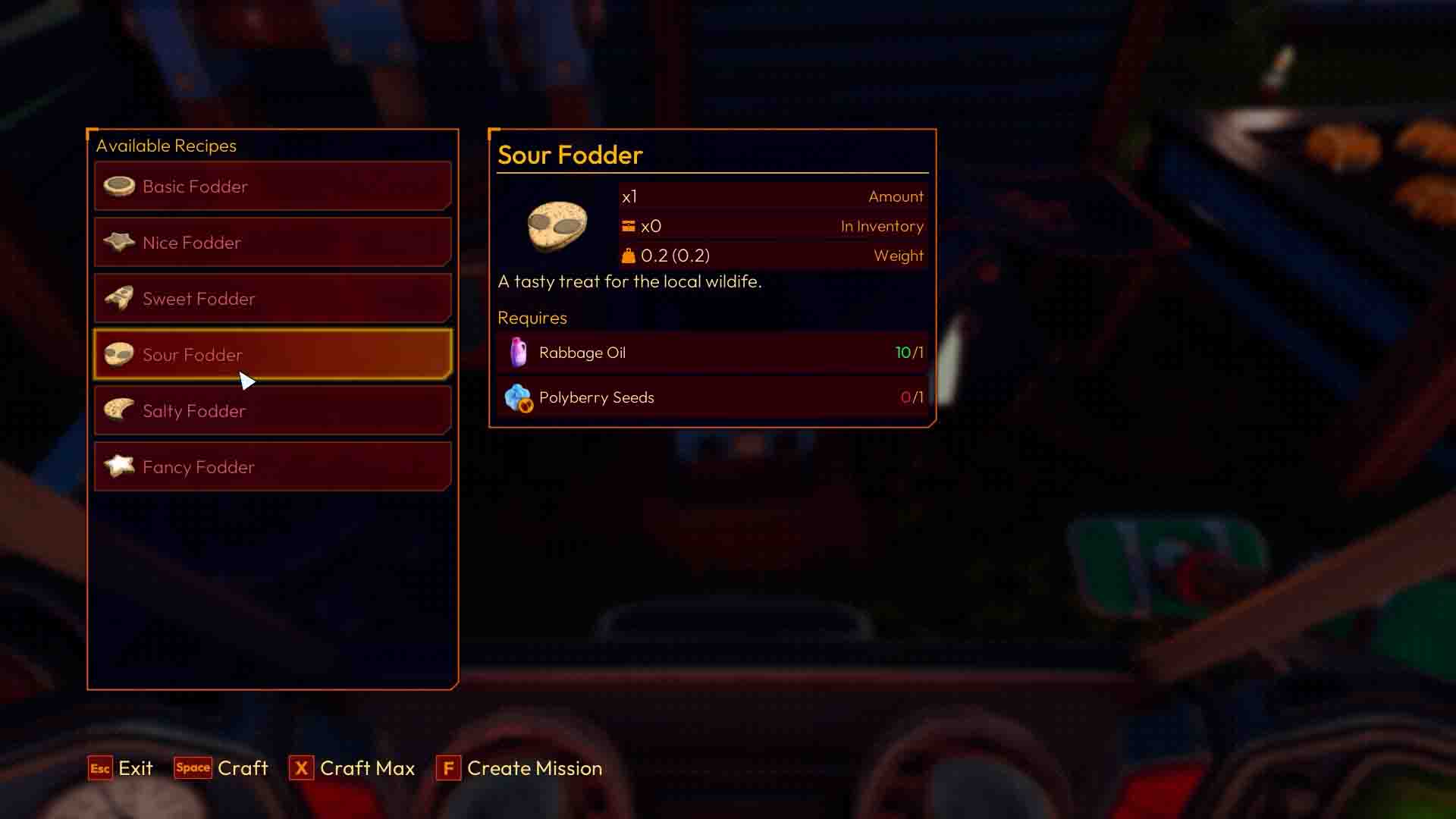This screenshot has height=819, width=1456.
Task: Expand the Requires section
Action: (532, 318)
